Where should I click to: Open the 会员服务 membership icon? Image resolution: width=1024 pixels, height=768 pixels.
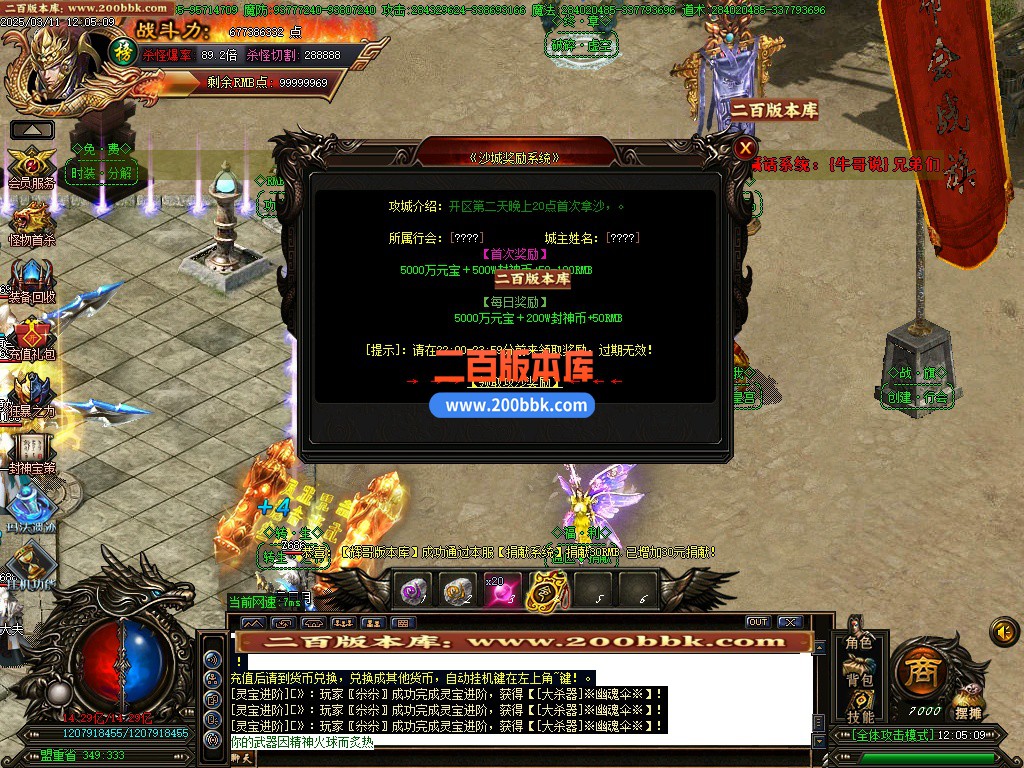pos(32,165)
